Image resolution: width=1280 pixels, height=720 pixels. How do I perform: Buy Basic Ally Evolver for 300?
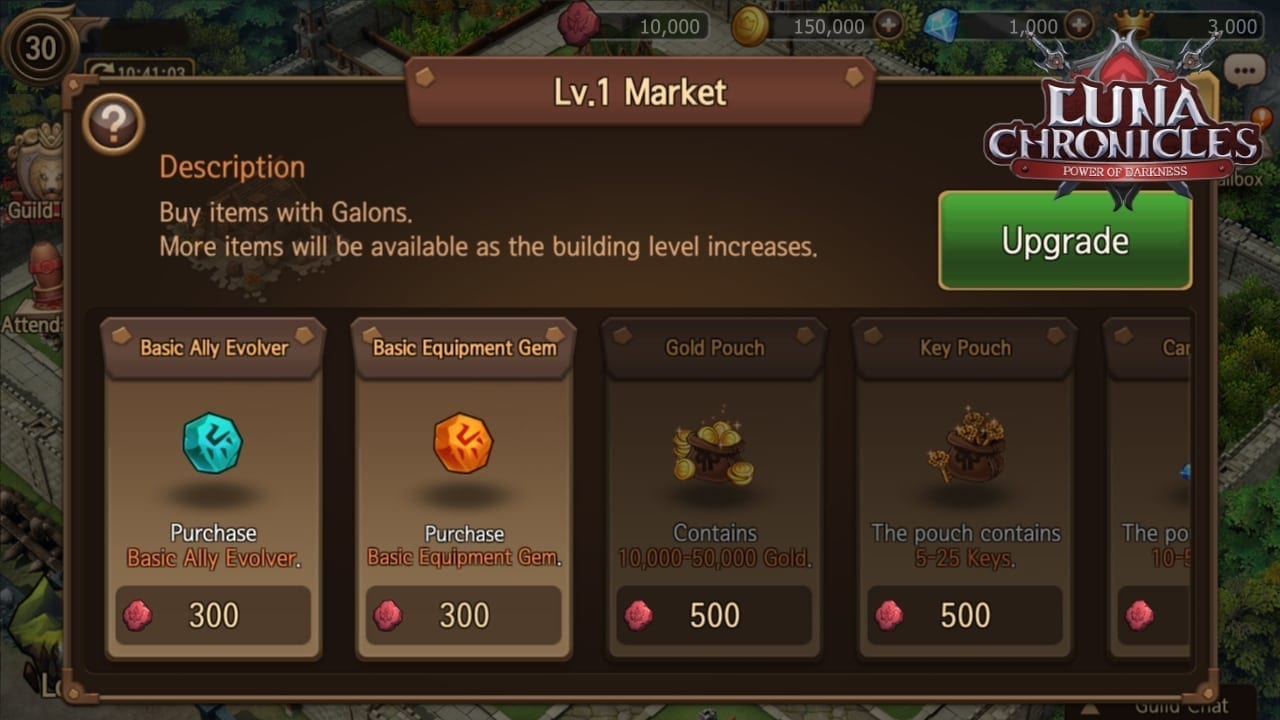(213, 615)
